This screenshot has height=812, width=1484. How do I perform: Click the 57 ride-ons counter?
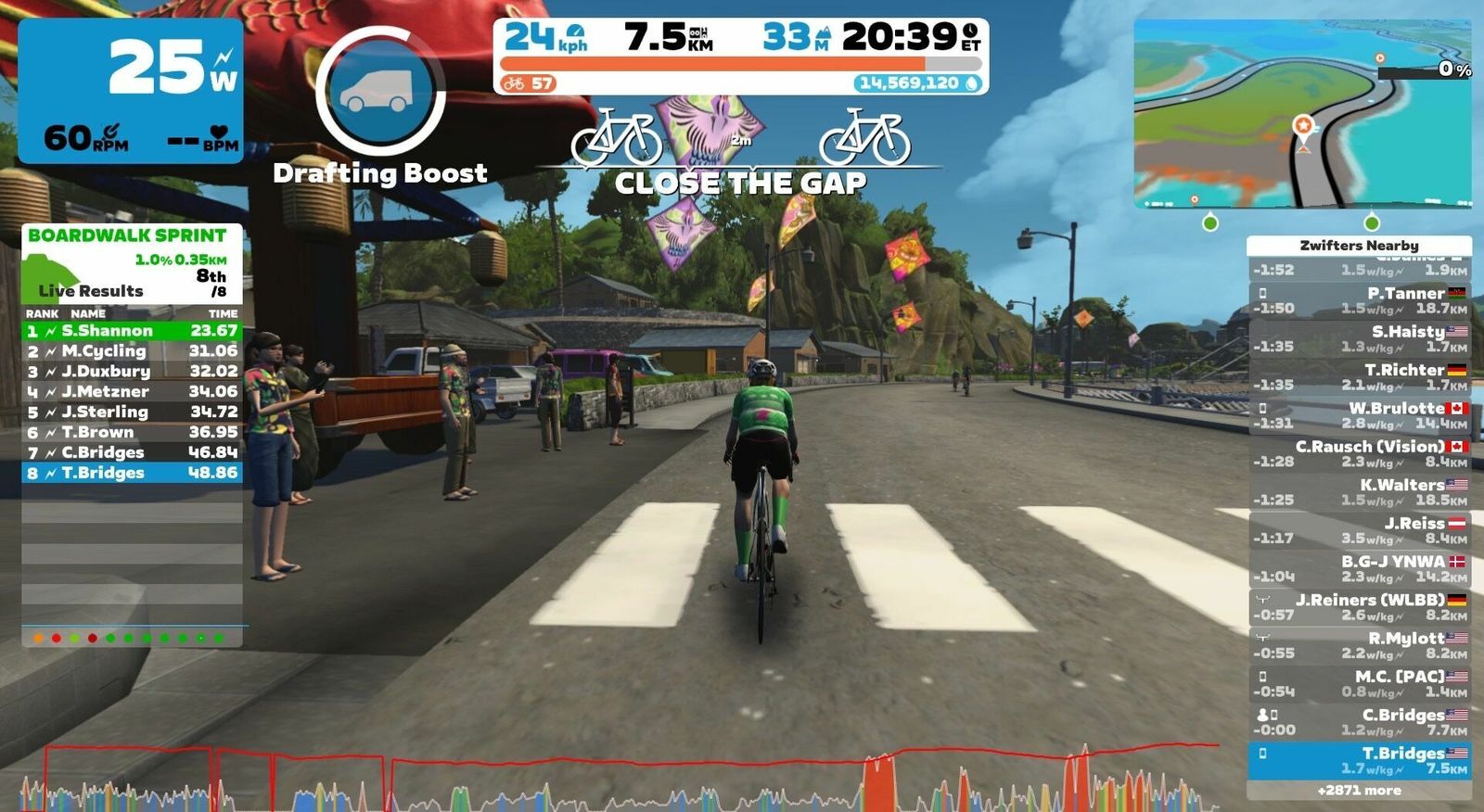point(528,83)
